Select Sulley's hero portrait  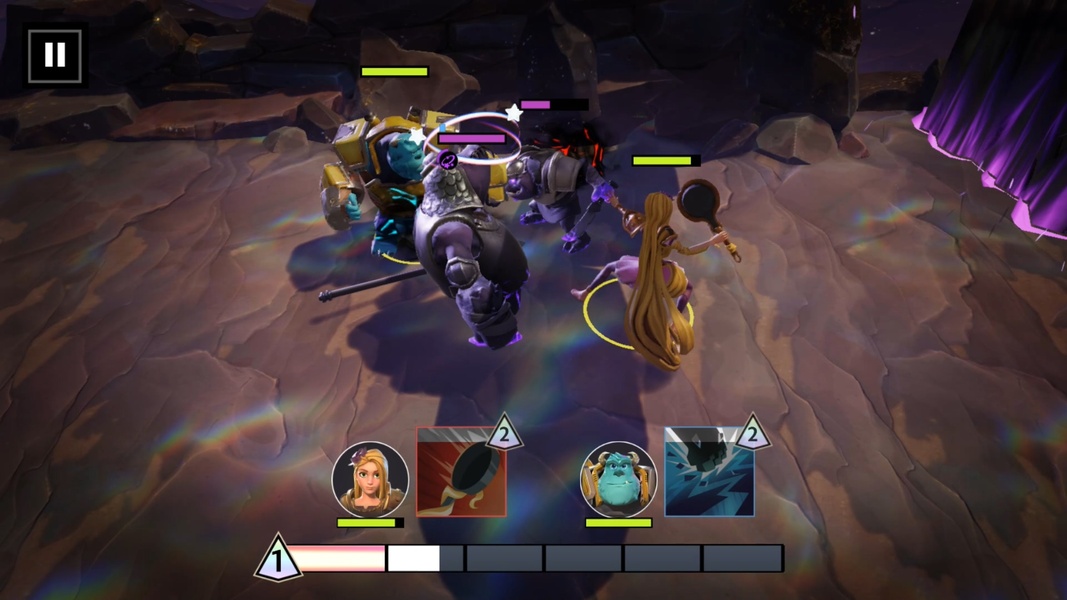point(618,479)
